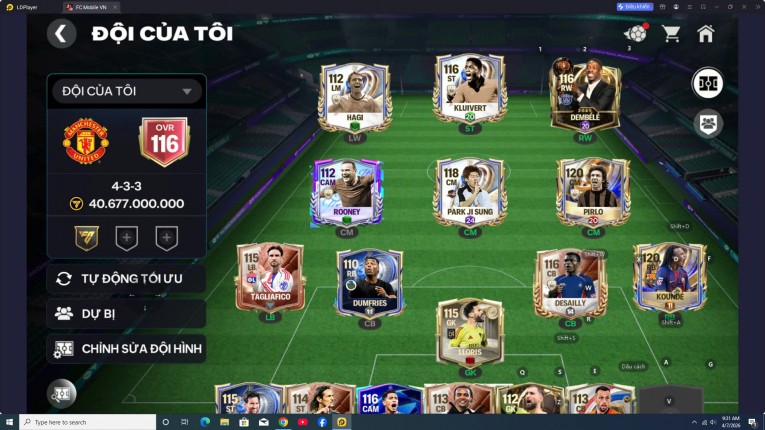Open the Đội Của Tôi squad dropdown

pyautogui.click(x=127, y=91)
